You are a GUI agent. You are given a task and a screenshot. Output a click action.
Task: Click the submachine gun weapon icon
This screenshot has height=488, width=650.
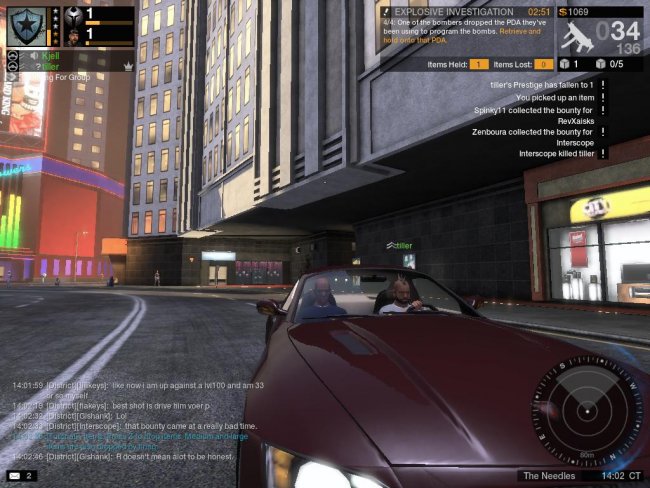[x=577, y=36]
